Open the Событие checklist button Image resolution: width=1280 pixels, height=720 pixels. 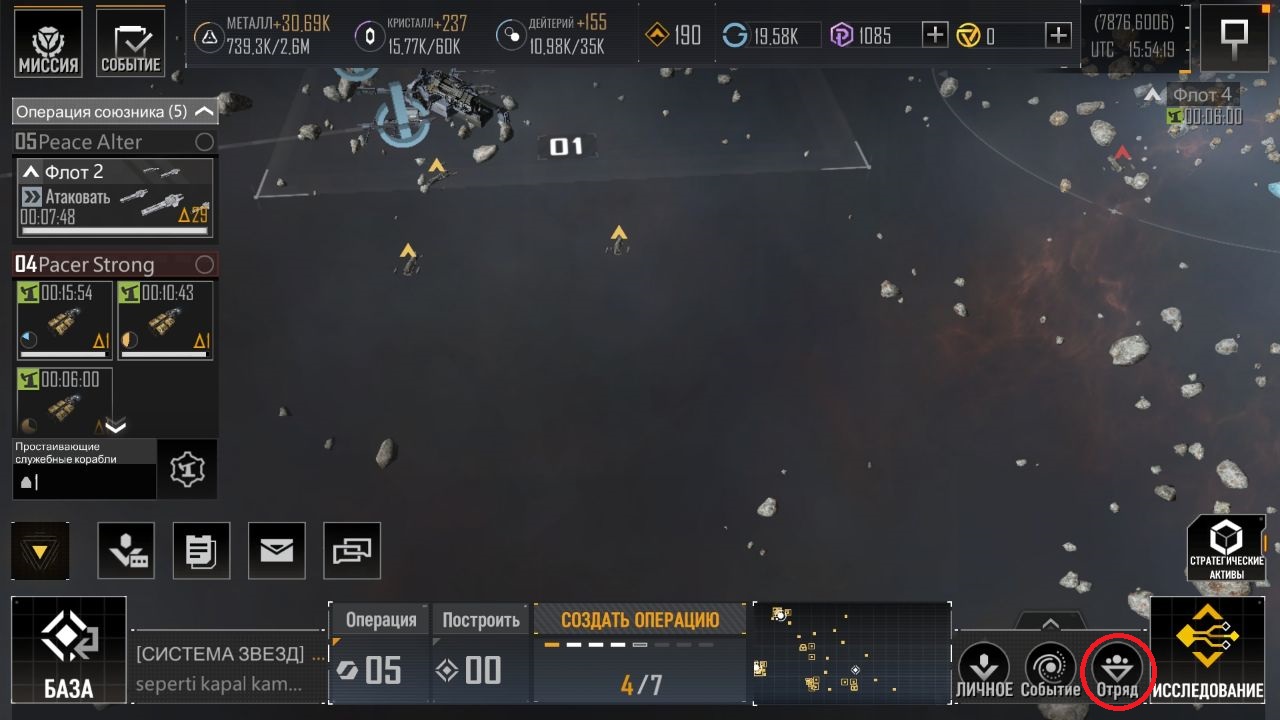point(131,43)
